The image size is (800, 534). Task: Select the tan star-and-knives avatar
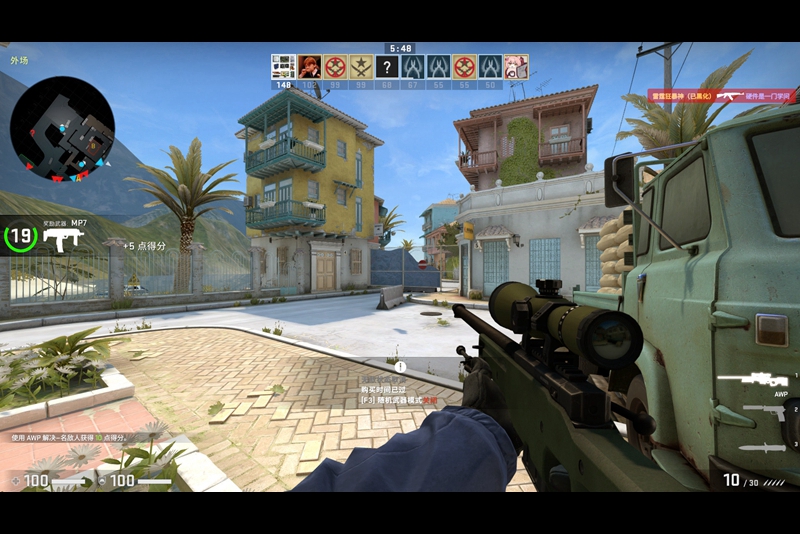point(361,66)
